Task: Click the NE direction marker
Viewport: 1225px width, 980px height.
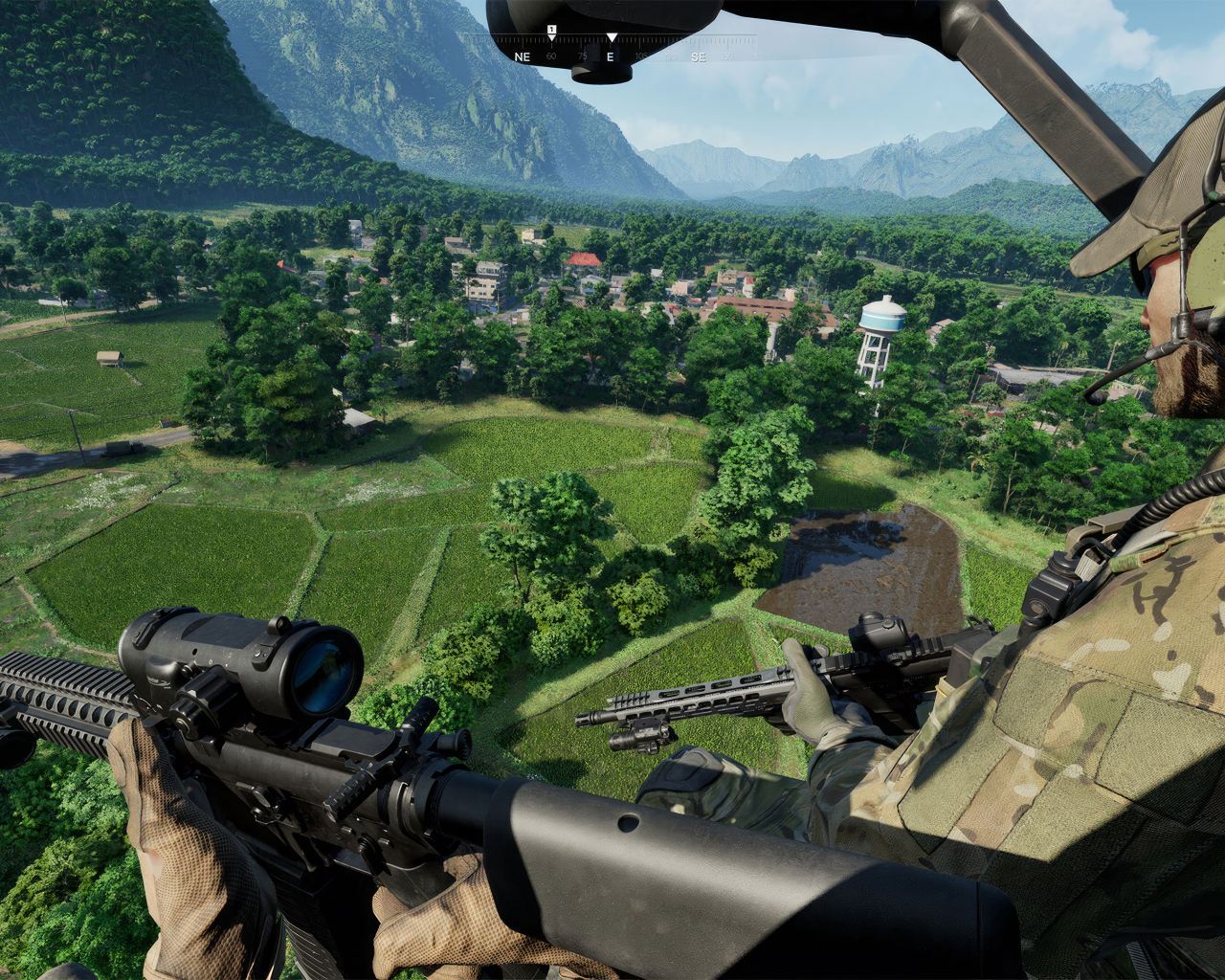Action: [523, 57]
